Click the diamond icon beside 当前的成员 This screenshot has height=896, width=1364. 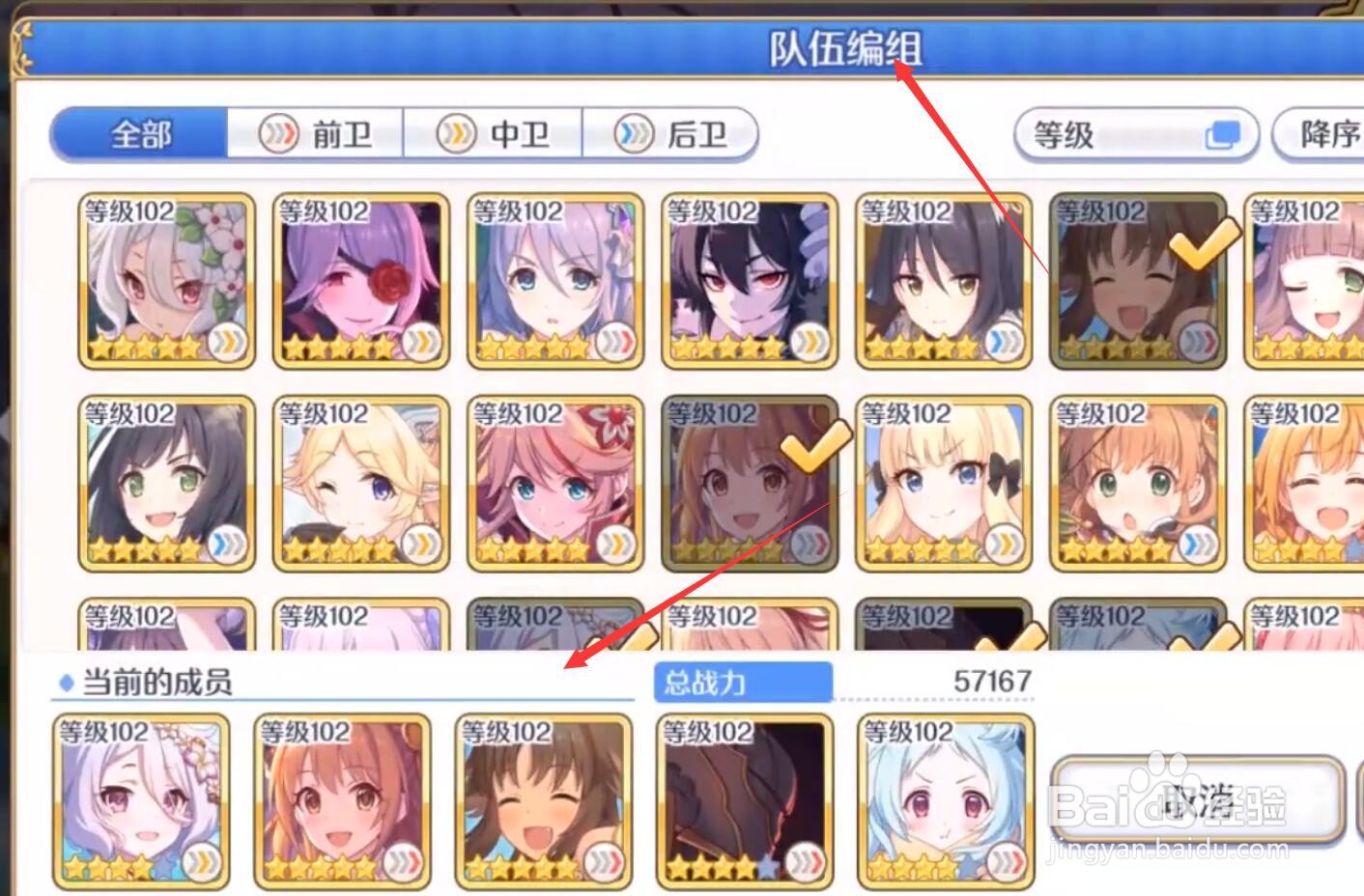64,683
